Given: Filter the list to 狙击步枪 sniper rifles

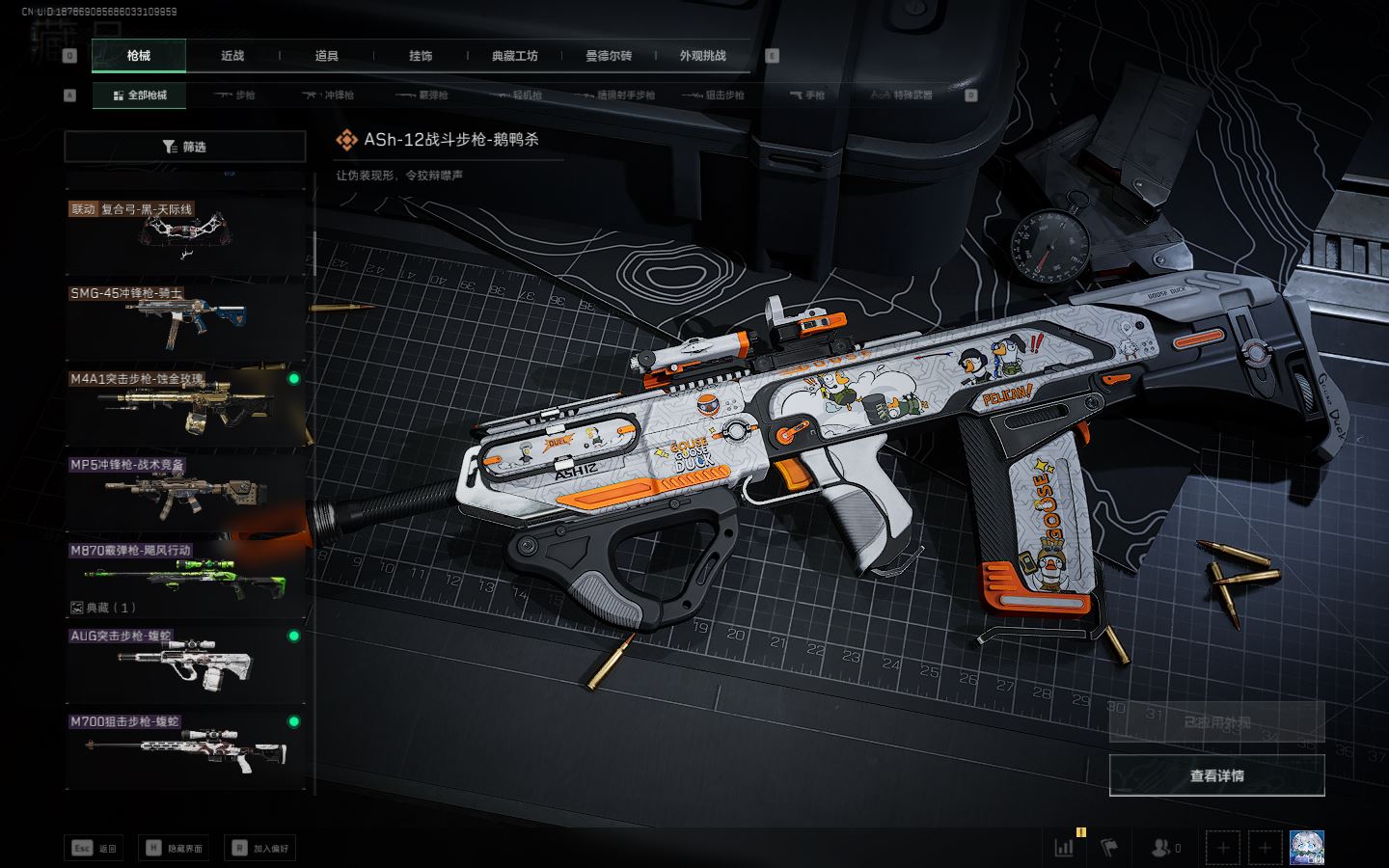Looking at the screenshot, I should pos(713,95).
